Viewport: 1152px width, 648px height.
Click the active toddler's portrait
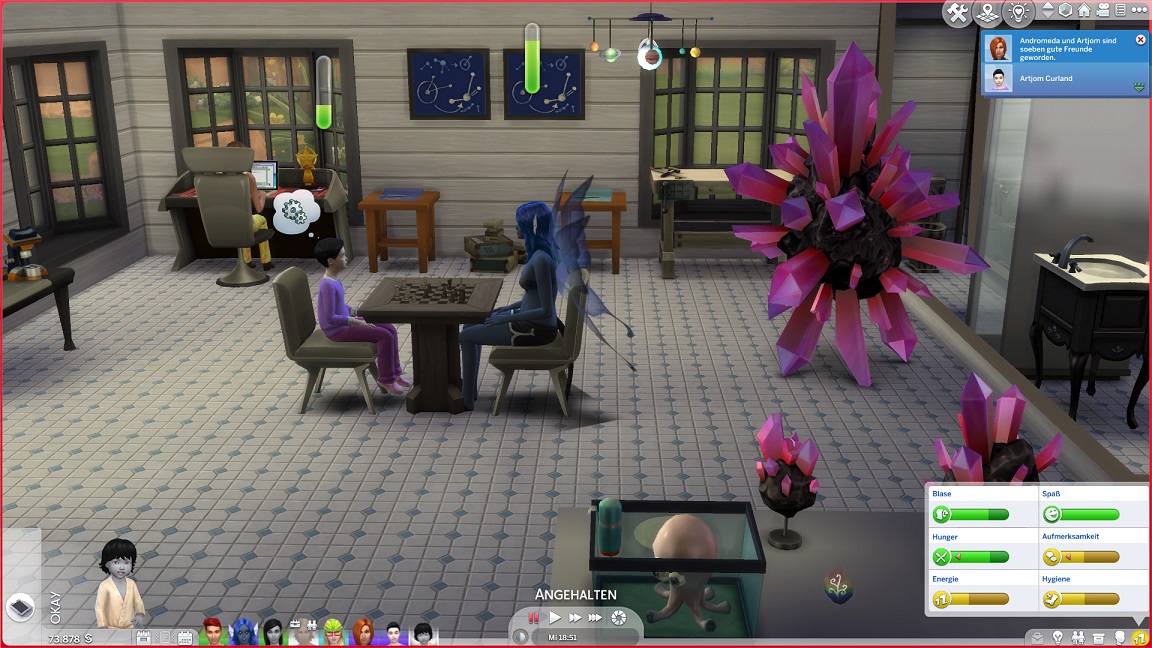[x=120, y=586]
